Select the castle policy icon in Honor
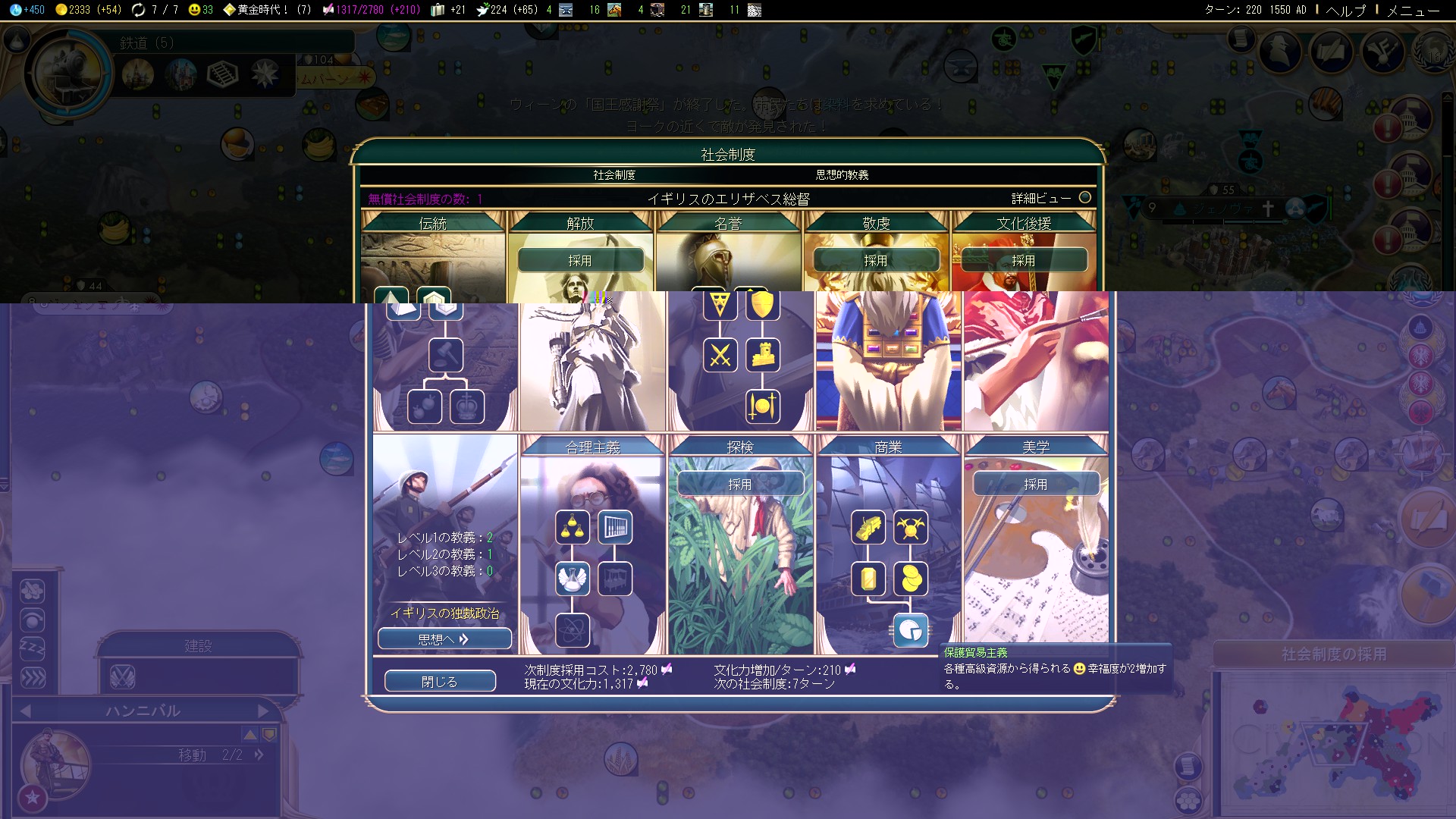 pyautogui.click(x=763, y=355)
